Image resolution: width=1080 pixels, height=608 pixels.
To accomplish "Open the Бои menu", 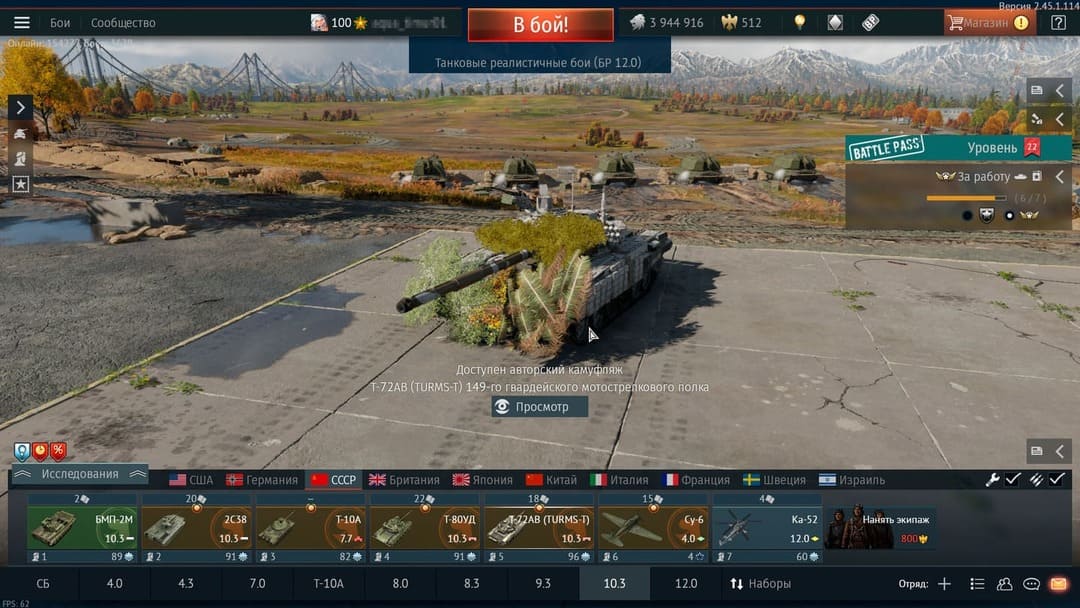I will pos(60,22).
